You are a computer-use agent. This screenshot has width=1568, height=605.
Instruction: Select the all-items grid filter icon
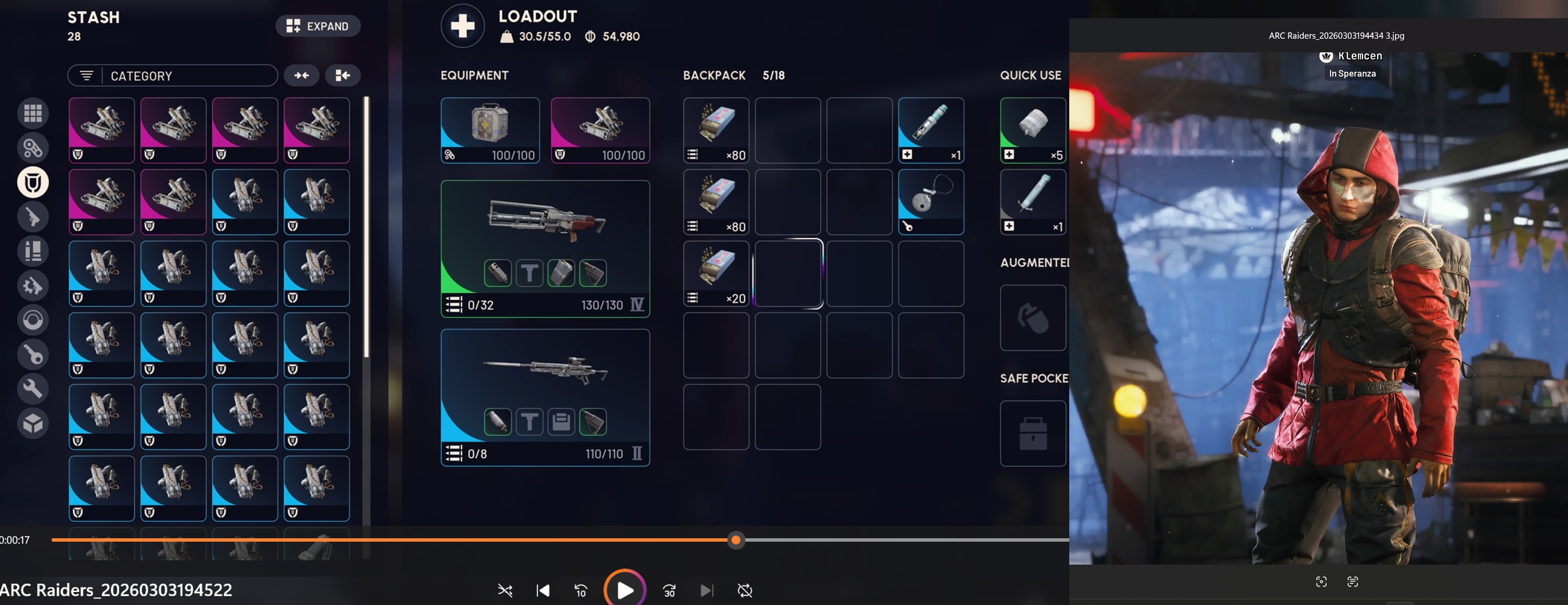33,113
